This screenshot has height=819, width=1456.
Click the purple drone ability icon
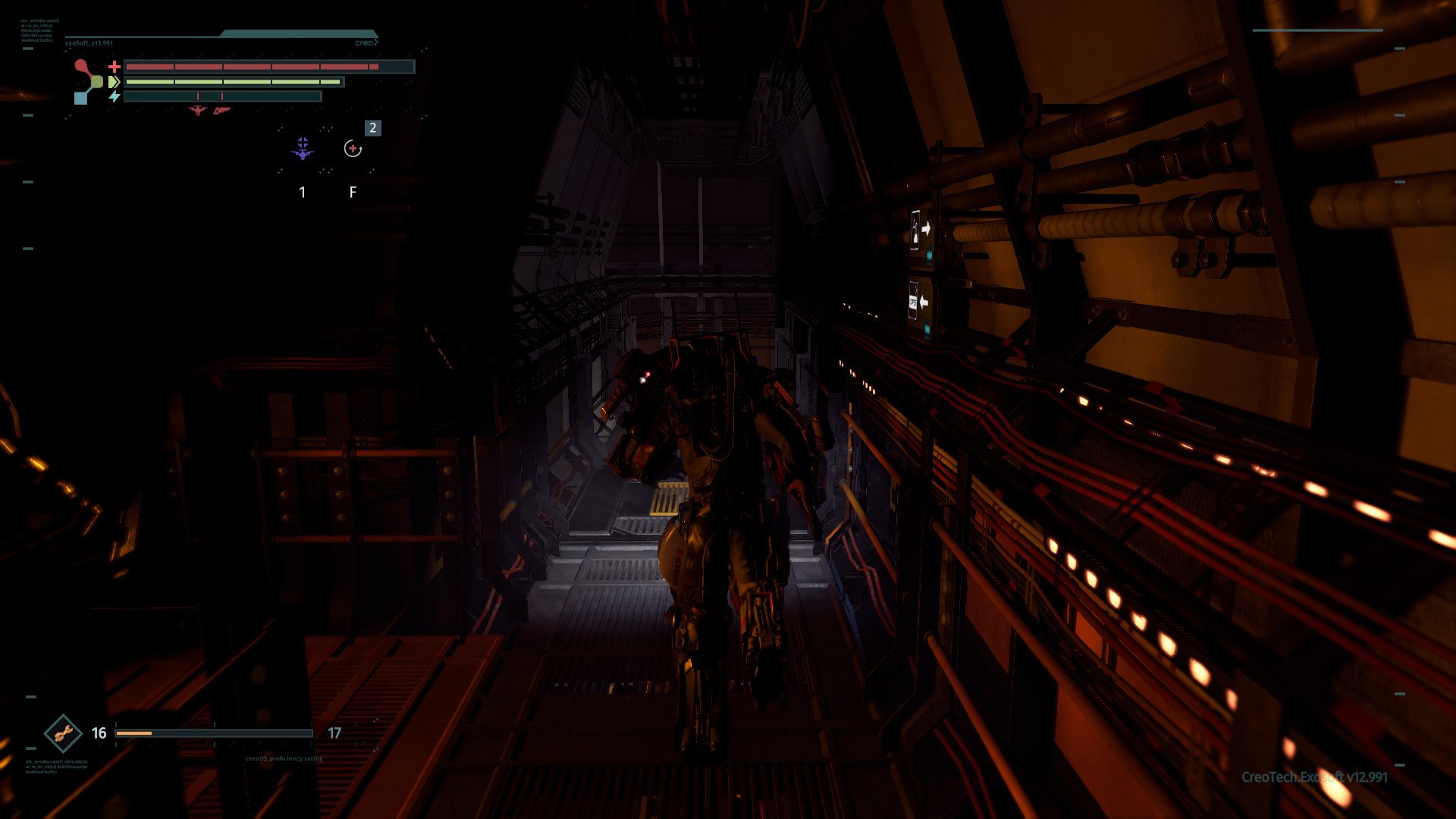[x=303, y=149]
